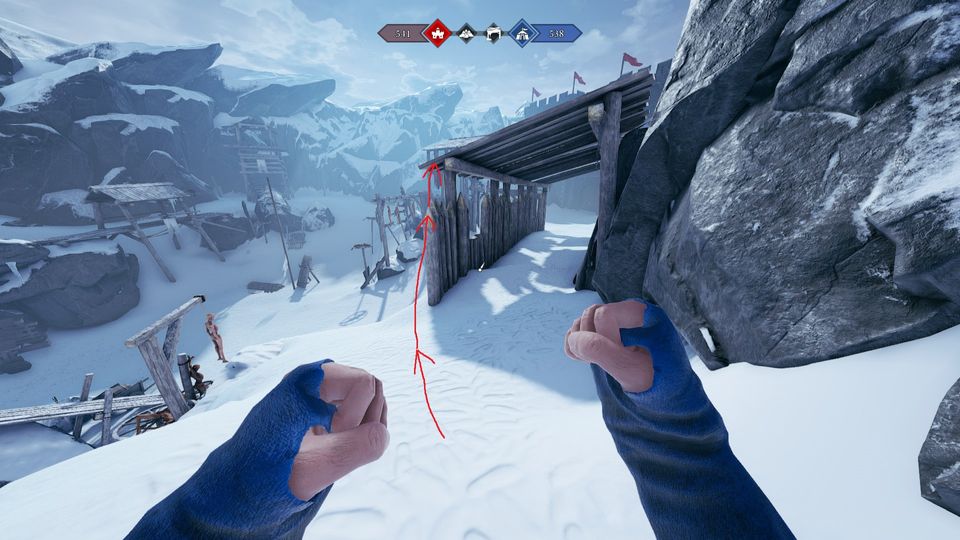Click the mountain capture point icon
Screen dimensions: 960x540
tap(466, 34)
